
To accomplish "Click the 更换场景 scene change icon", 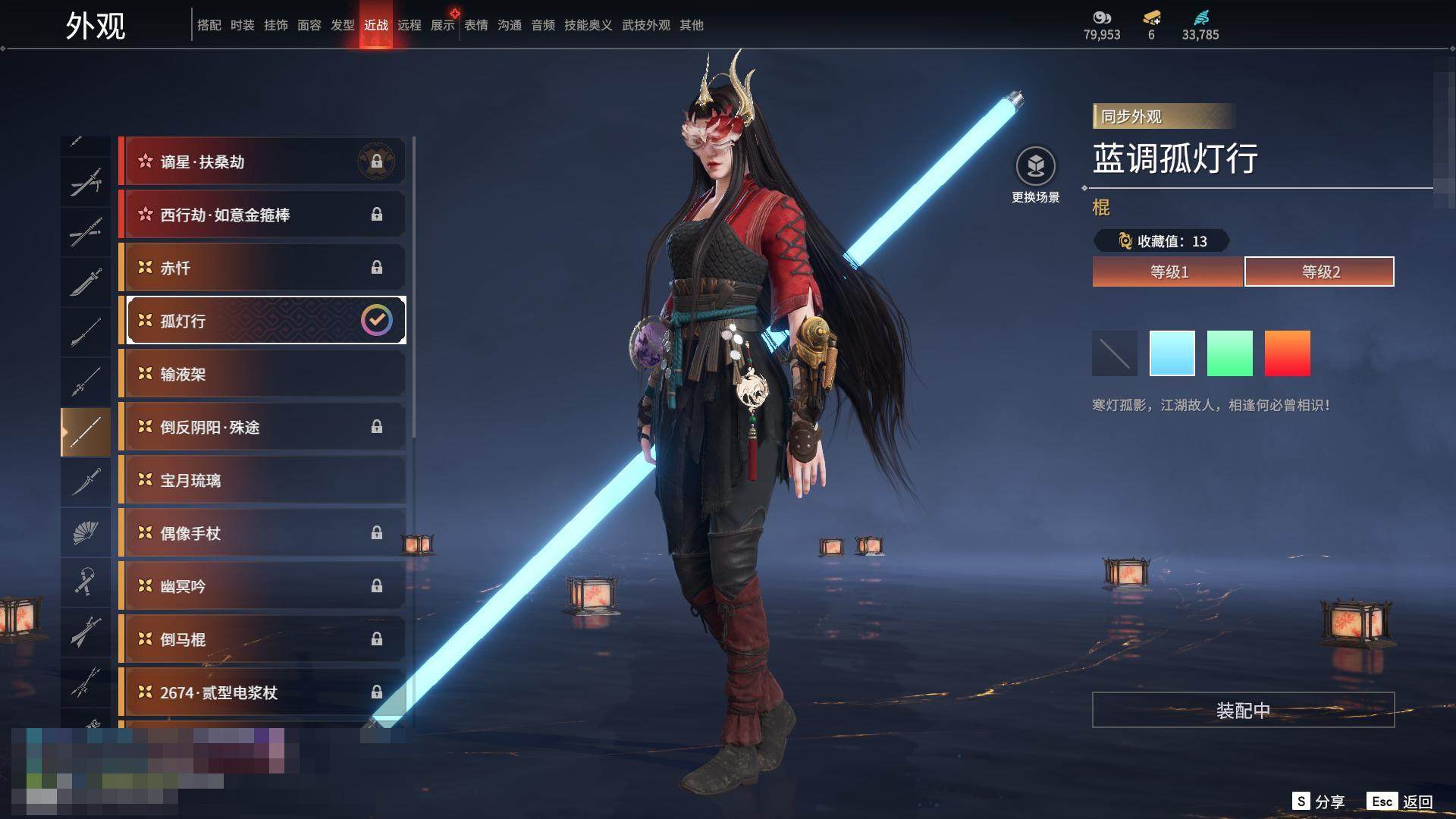I will click(1036, 167).
